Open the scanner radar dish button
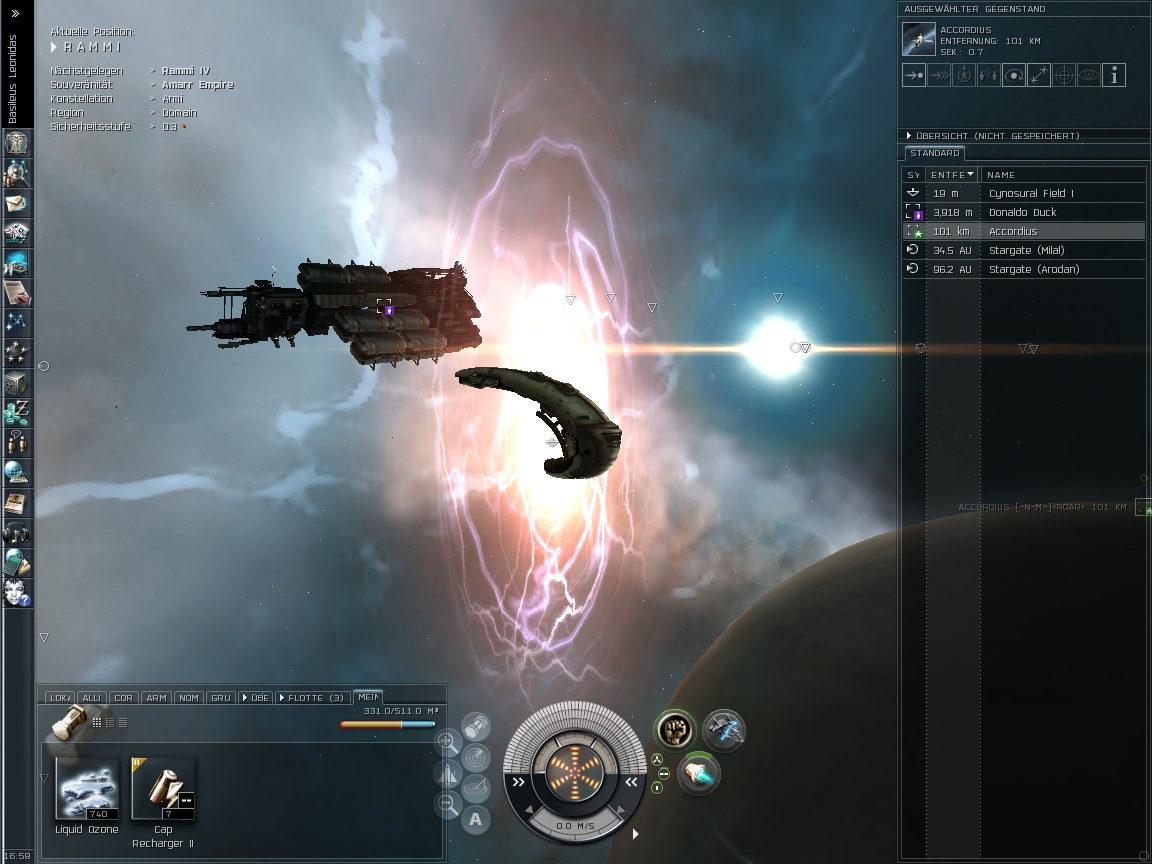The height and width of the screenshot is (864, 1152). pos(475,757)
